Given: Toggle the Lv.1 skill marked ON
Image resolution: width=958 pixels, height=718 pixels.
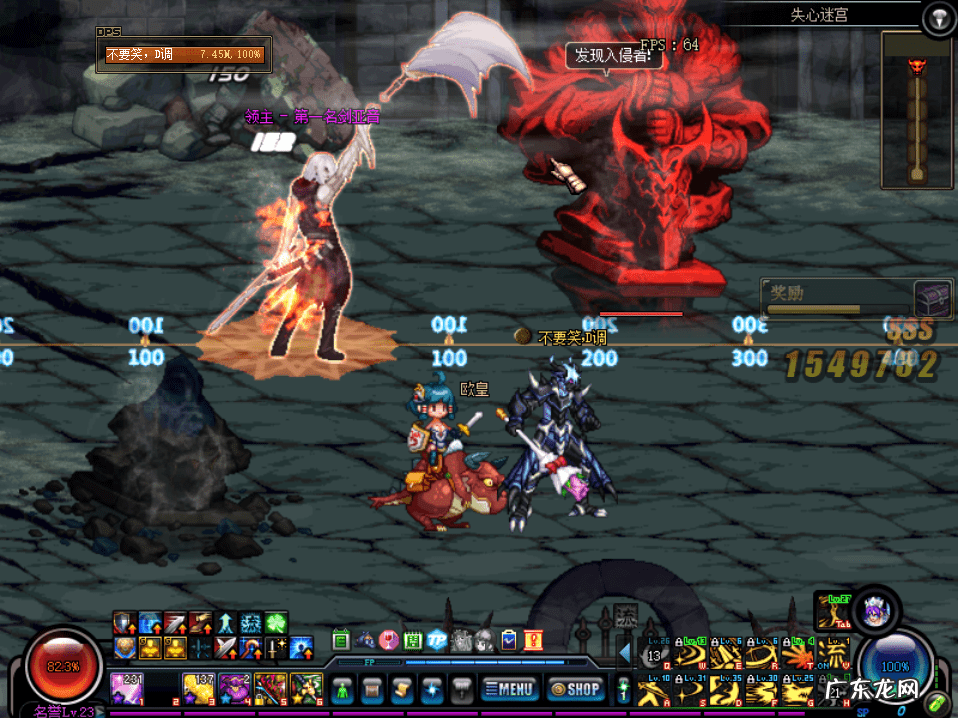Looking at the screenshot, I should pyautogui.click(x=832, y=656).
